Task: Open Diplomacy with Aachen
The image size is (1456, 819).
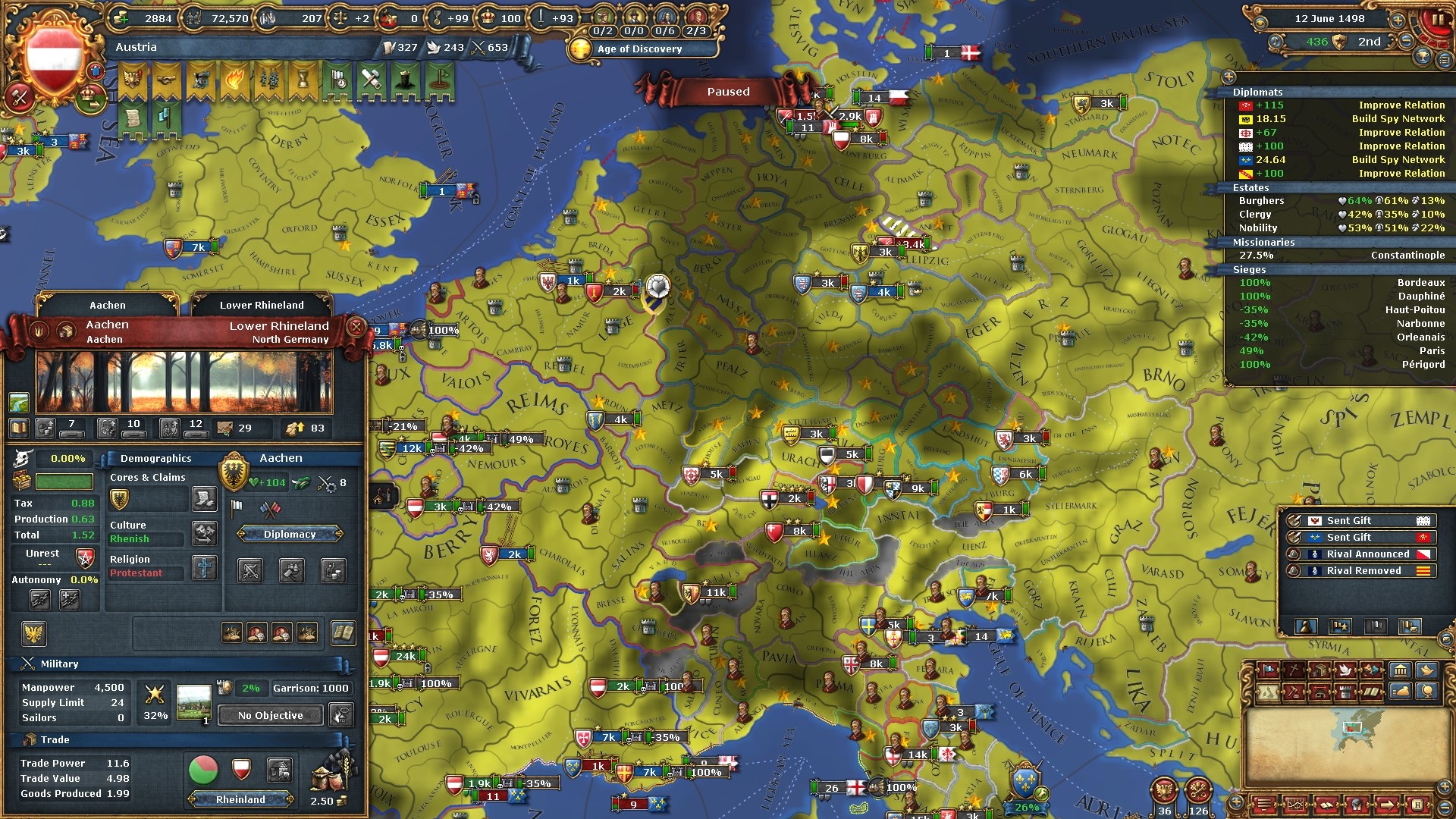Action: coord(290,535)
